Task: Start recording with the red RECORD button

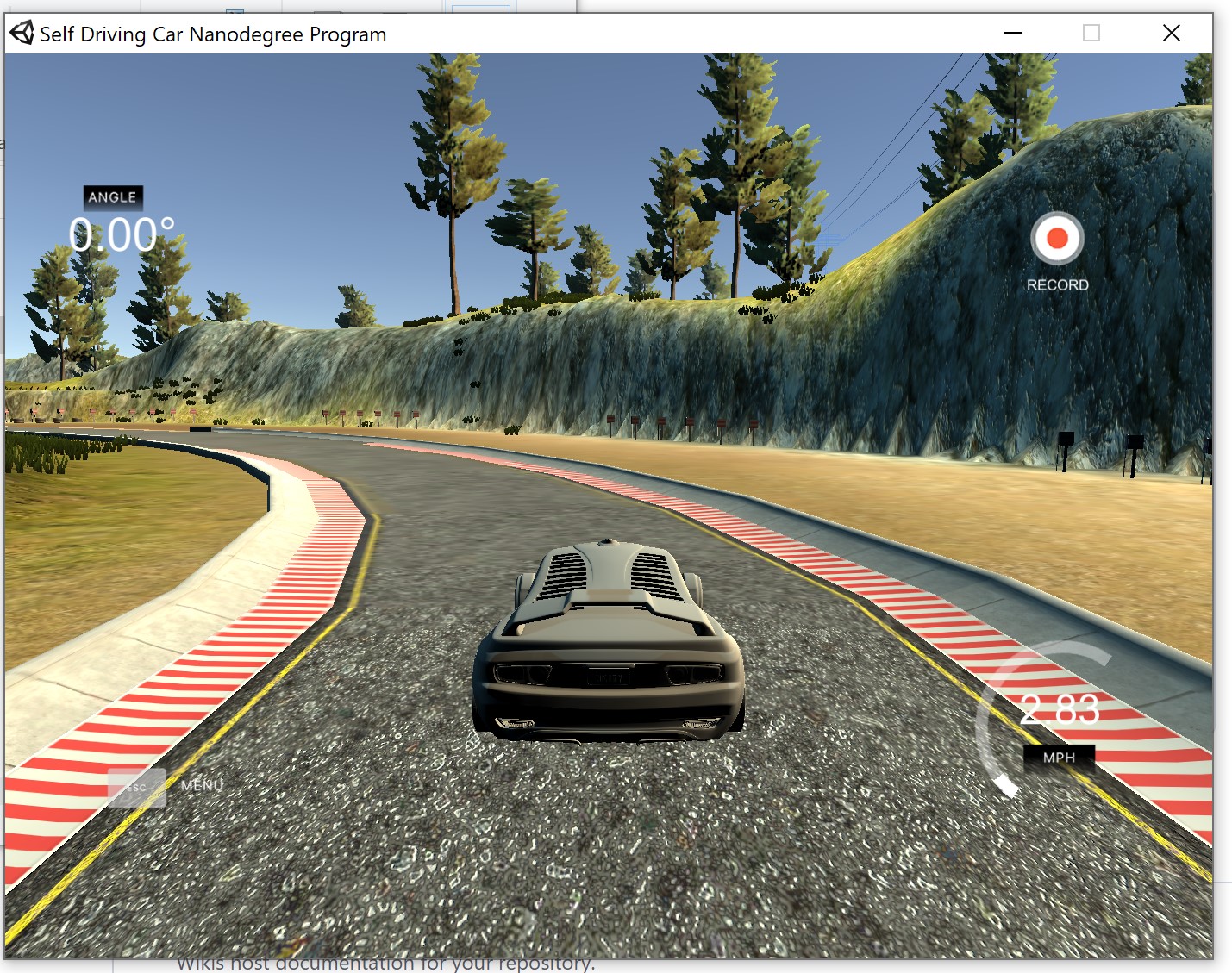Action: pos(1057,239)
